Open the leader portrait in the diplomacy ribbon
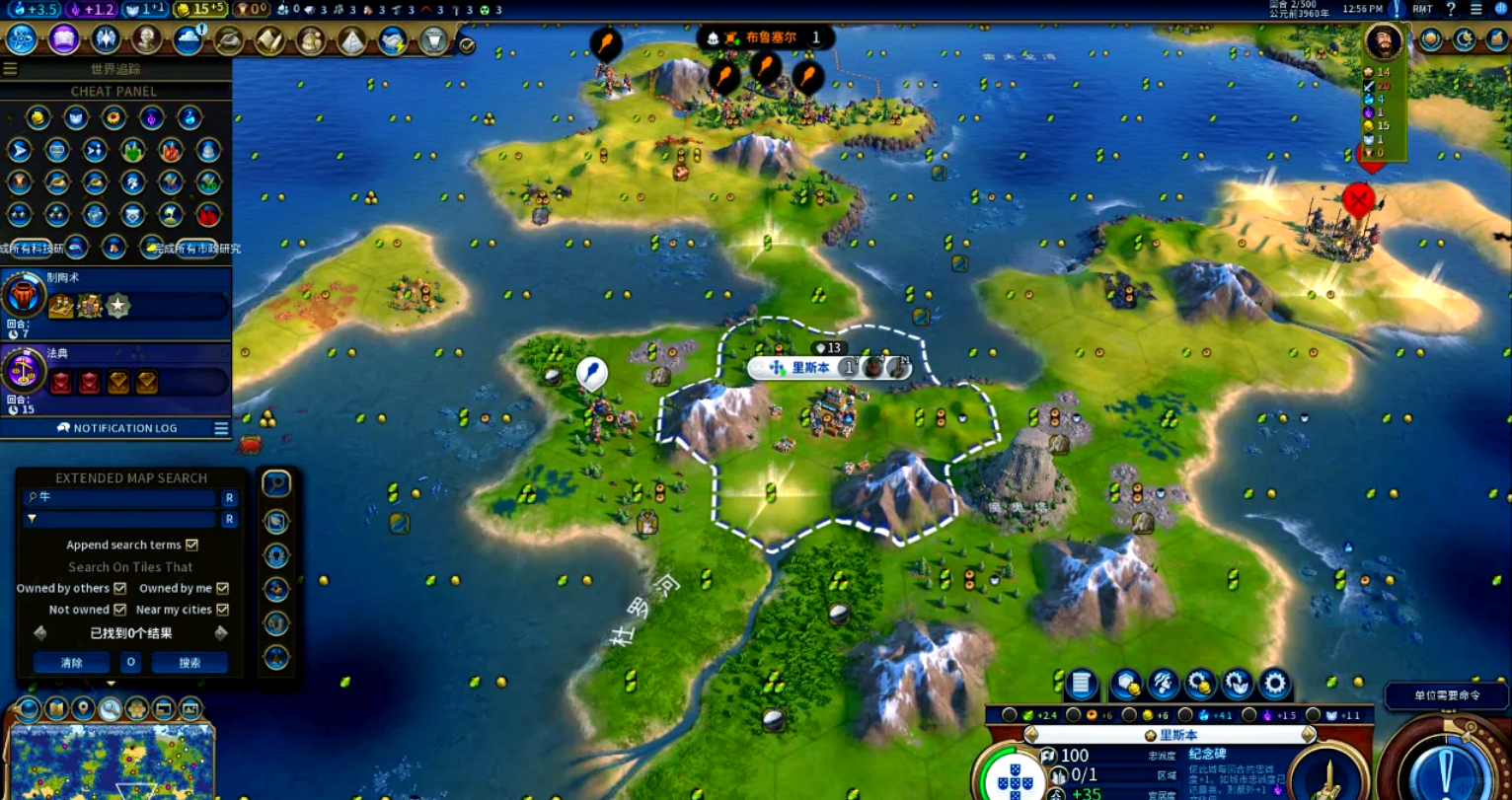Screen dimensions: 1512x800 coord(1383,41)
